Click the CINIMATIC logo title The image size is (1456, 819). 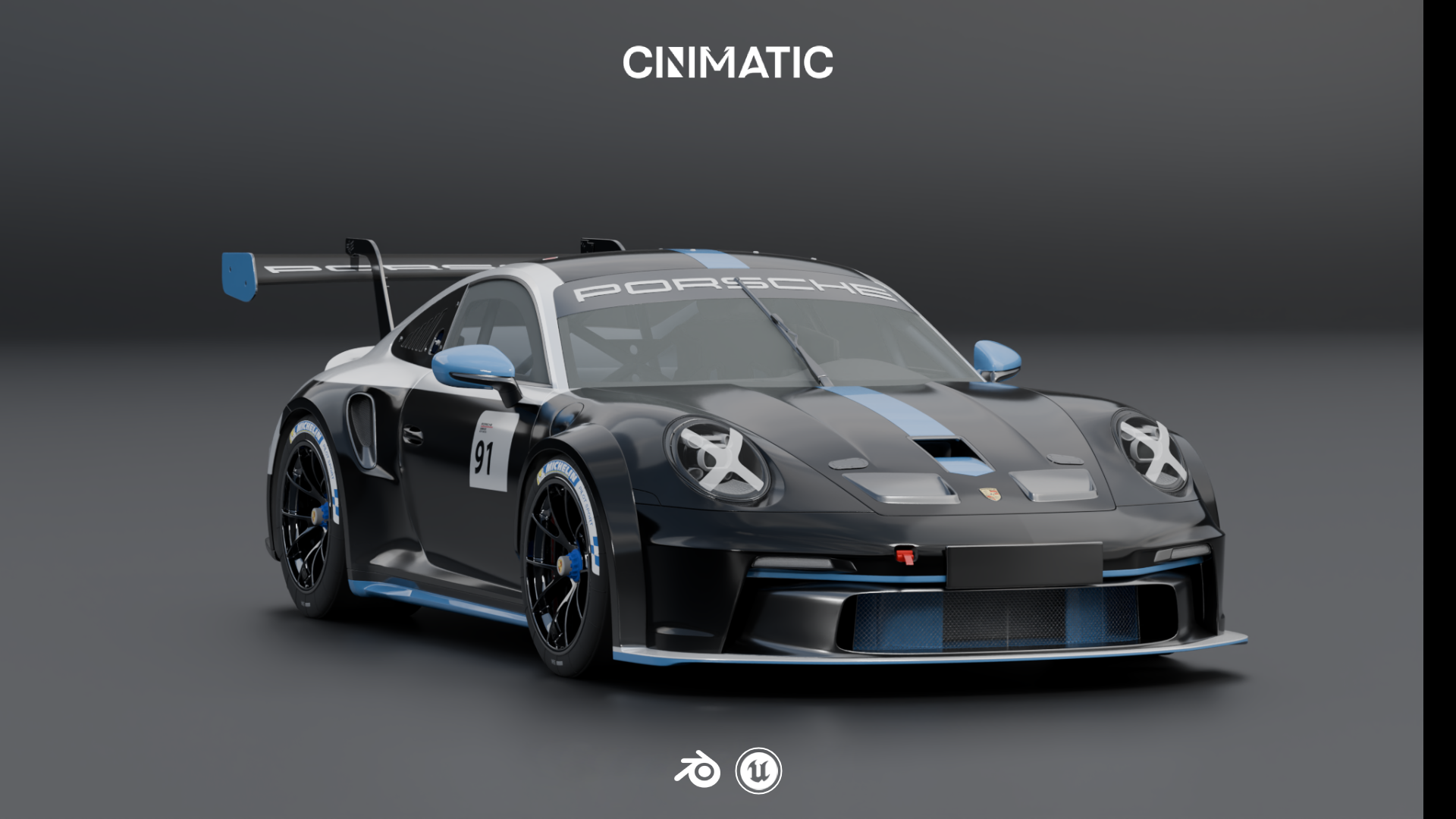click(727, 62)
